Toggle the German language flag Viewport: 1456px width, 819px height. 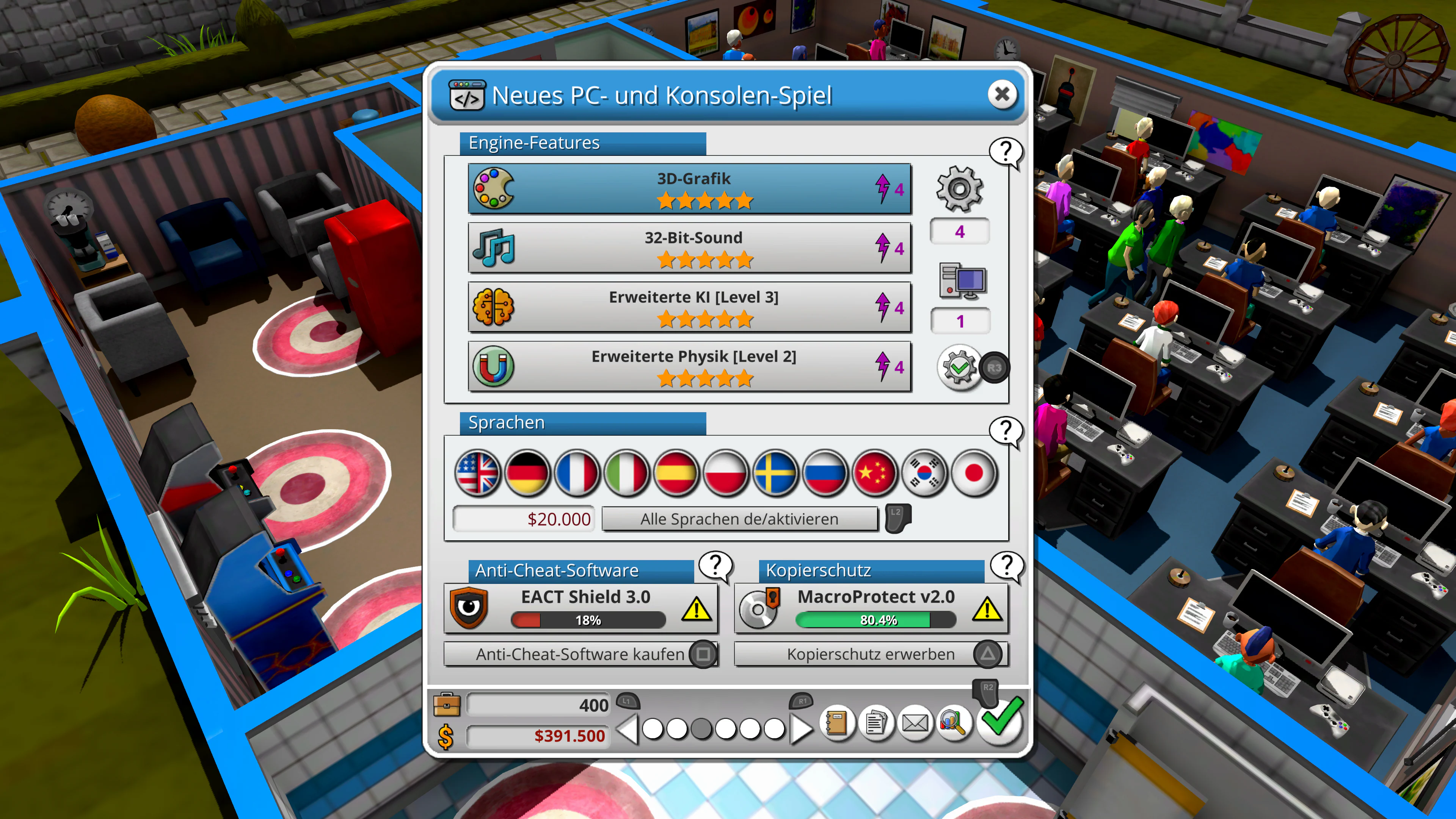(x=527, y=474)
